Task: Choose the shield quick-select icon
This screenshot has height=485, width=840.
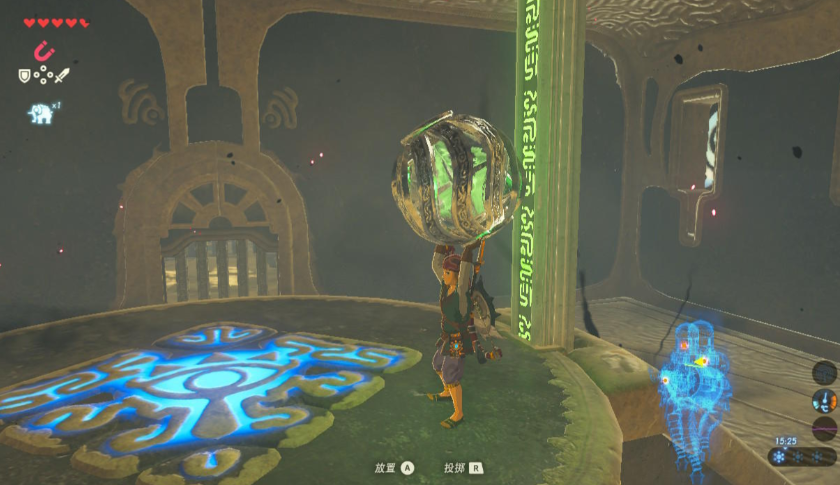Action: pos(25,75)
